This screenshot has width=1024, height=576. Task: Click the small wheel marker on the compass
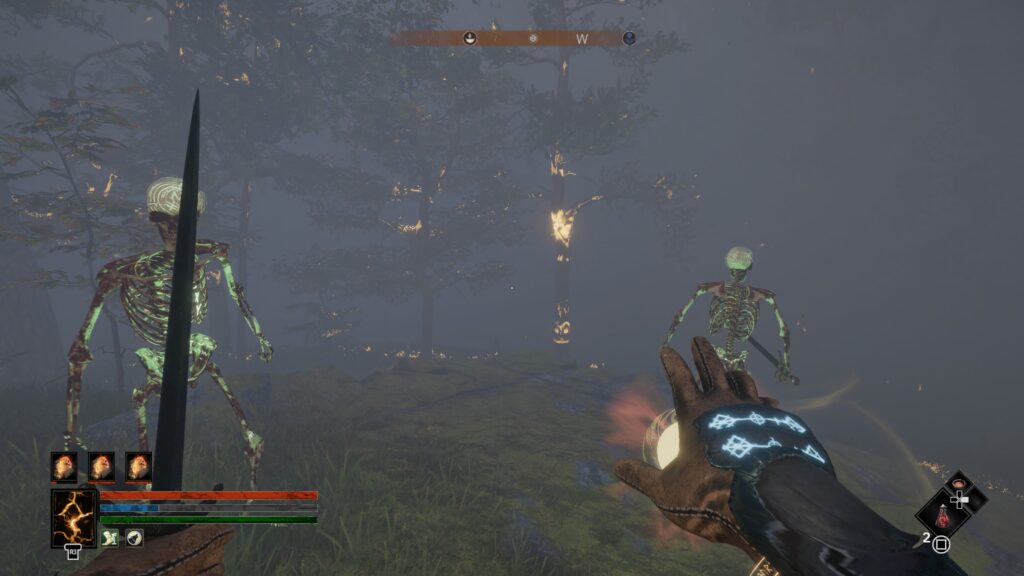[x=533, y=38]
